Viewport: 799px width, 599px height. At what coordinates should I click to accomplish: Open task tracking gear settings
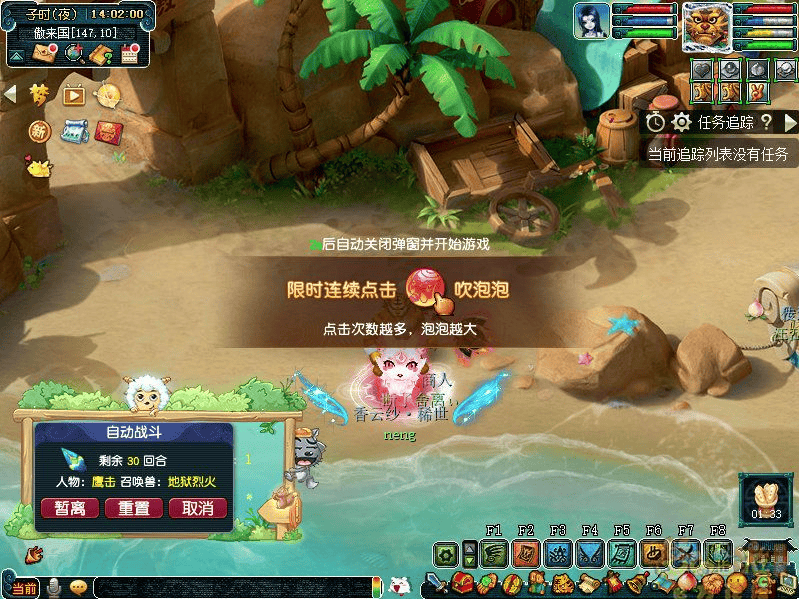coord(682,122)
